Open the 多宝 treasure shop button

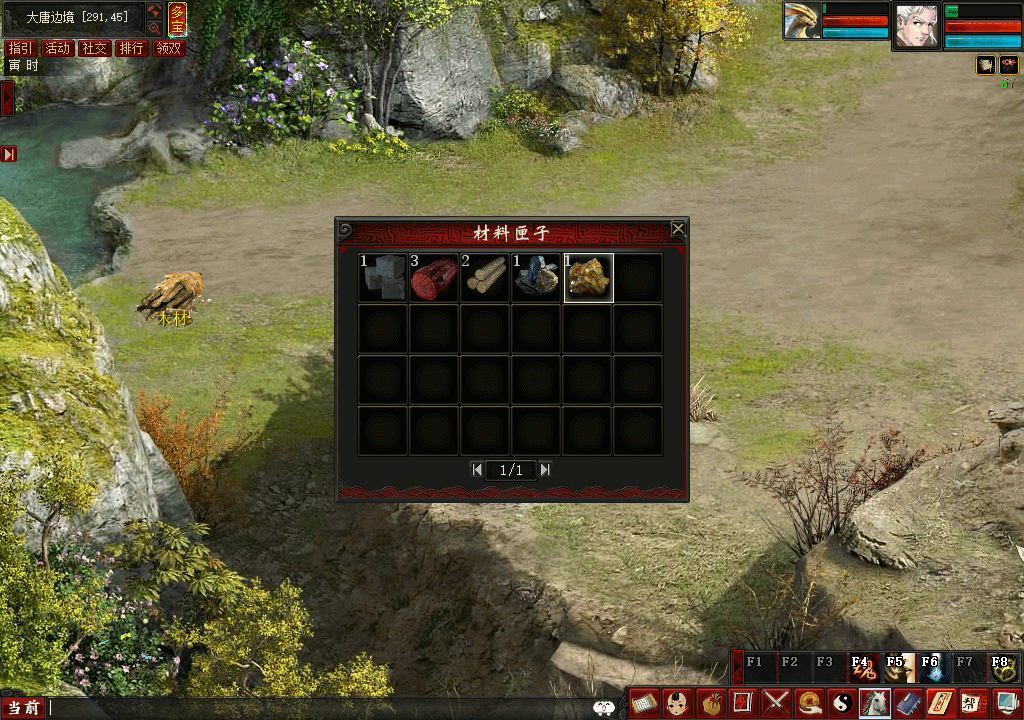[x=177, y=19]
